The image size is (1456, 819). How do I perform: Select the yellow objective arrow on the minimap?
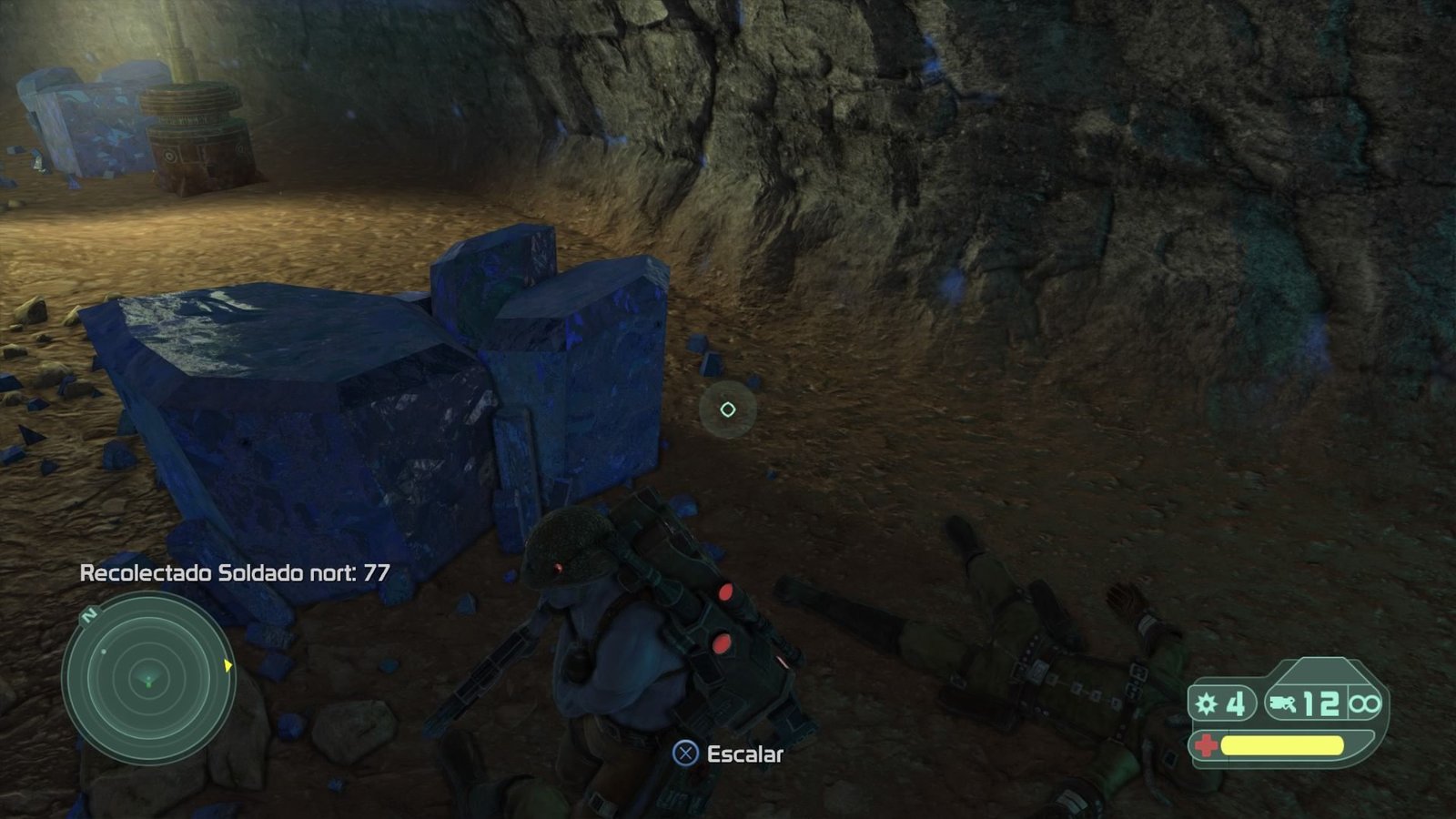click(x=227, y=665)
